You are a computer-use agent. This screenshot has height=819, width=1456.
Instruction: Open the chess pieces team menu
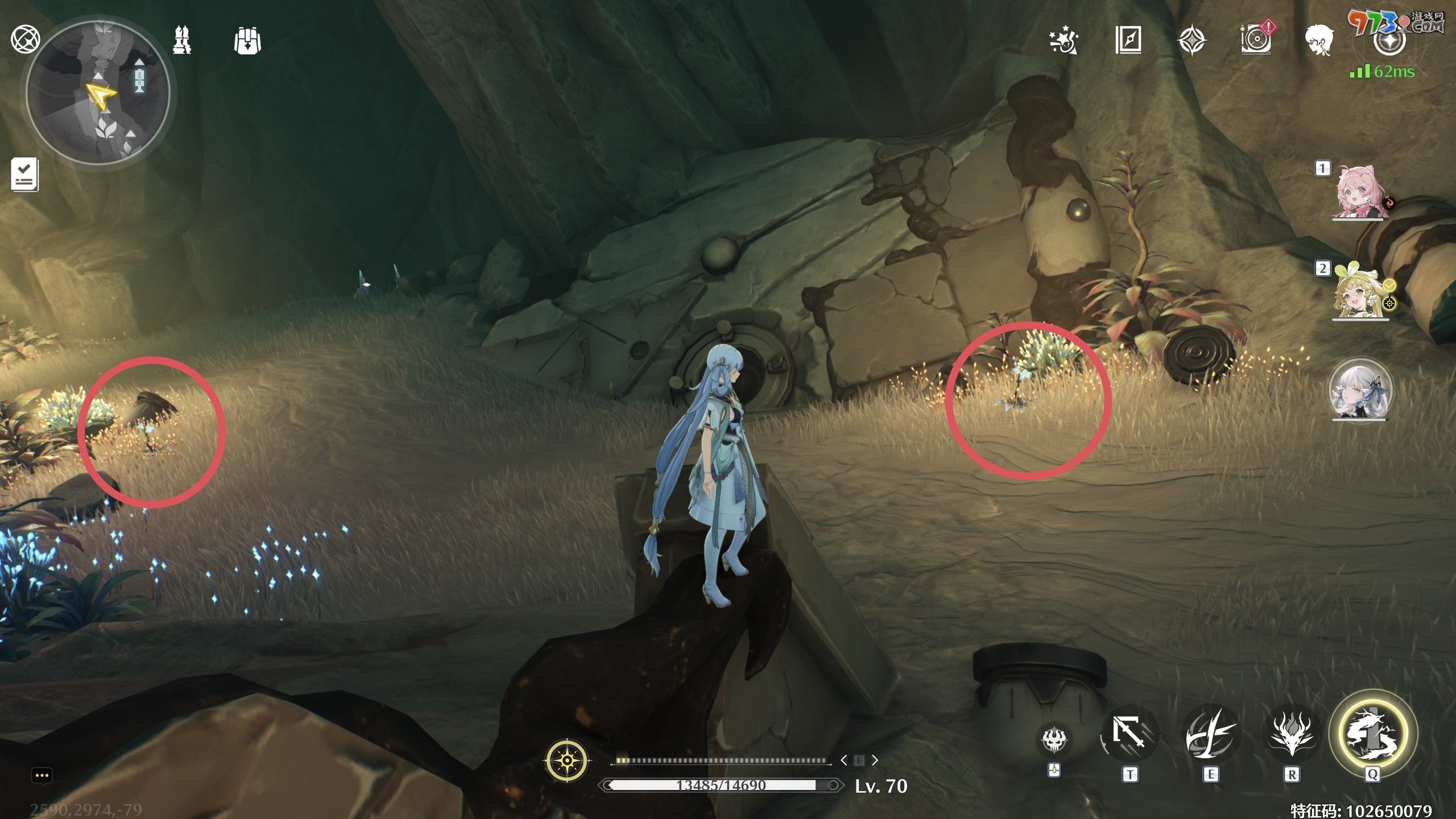(182, 40)
